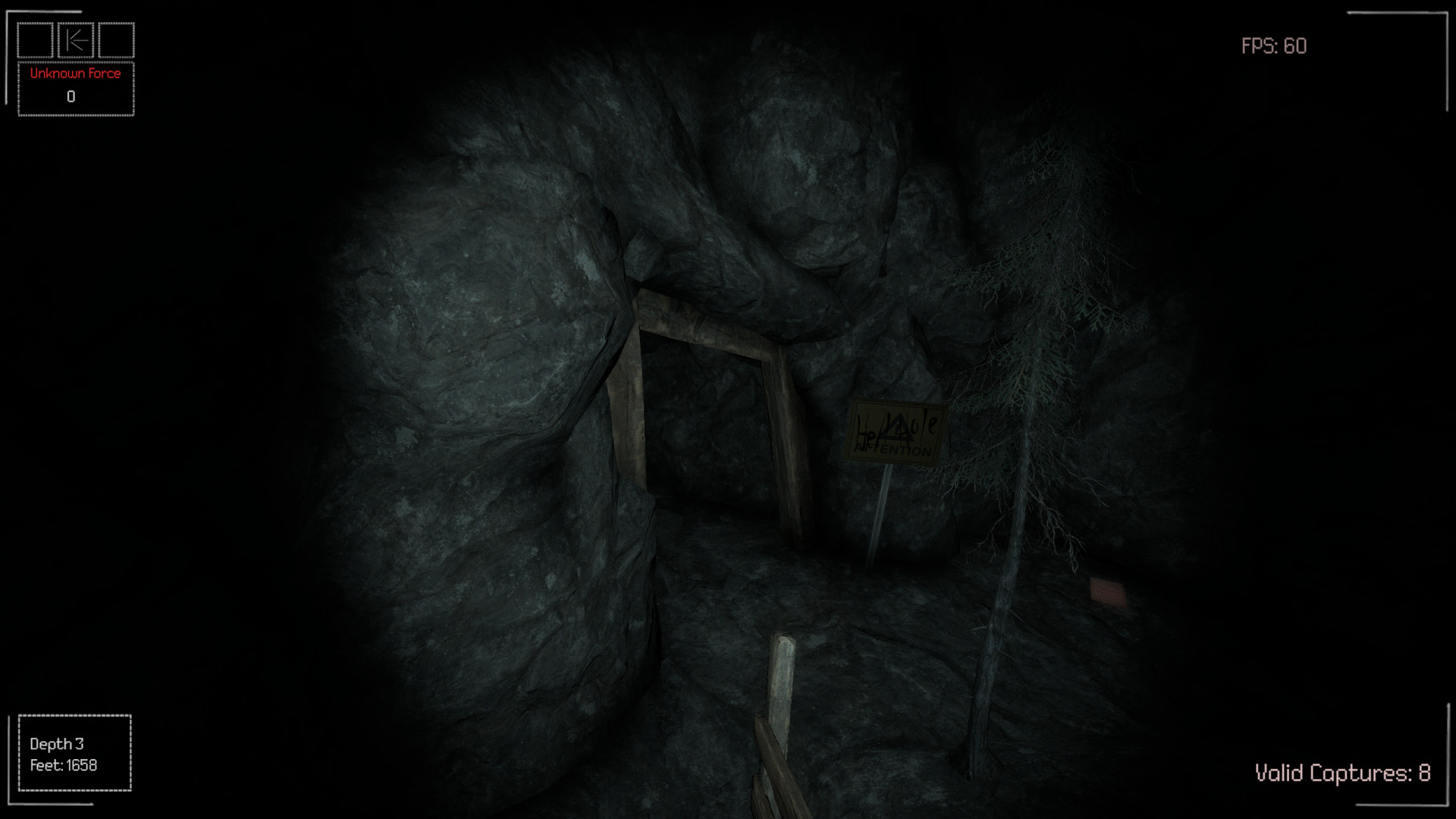Image resolution: width=1456 pixels, height=819 pixels.
Task: Click the counter showing 0
Action: tap(72, 96)
